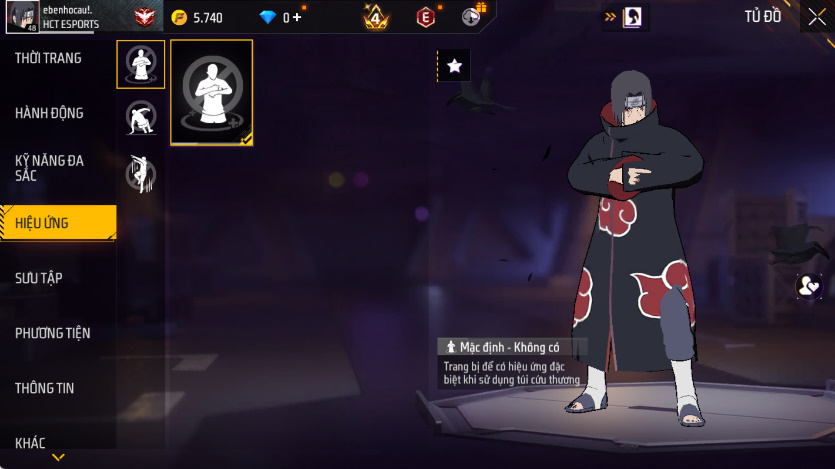The height and width of the screenshot is (469, 835).
Task: Click the heart character icon on right edge
Action: 808,287
